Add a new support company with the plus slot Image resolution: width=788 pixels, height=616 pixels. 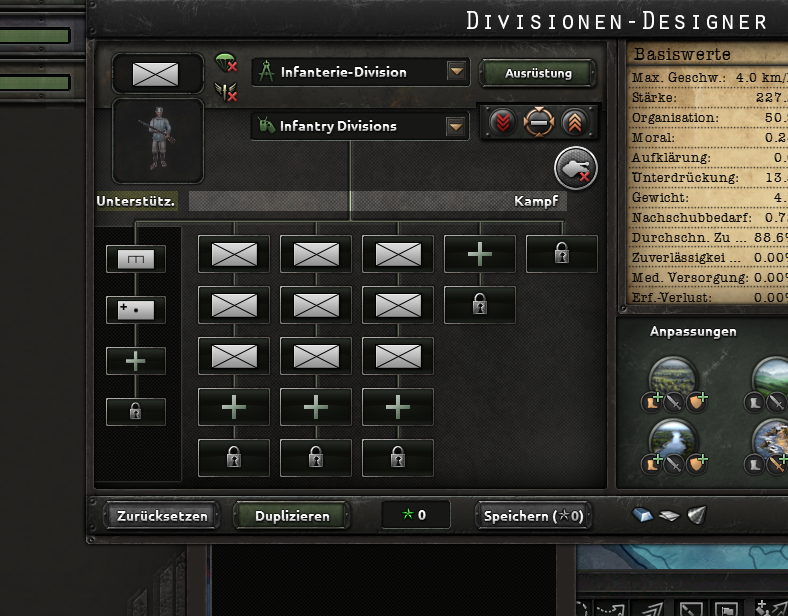[x=136, y=360]
